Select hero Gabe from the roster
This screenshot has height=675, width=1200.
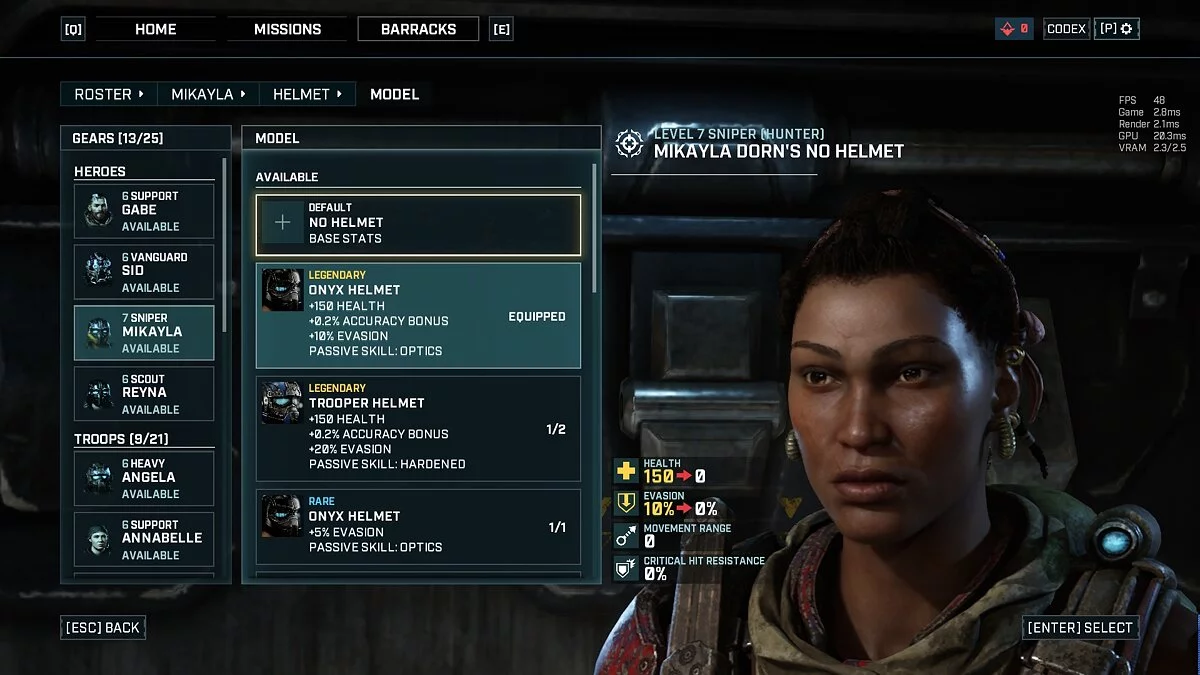(x=144, y=211)
